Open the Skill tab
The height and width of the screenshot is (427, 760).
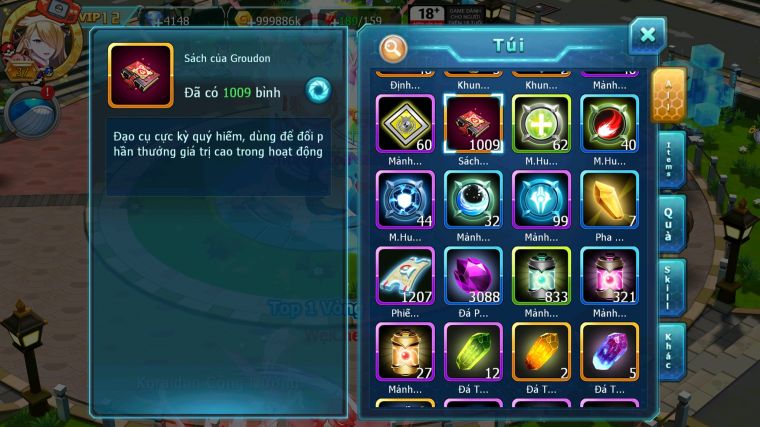point(669,285)
